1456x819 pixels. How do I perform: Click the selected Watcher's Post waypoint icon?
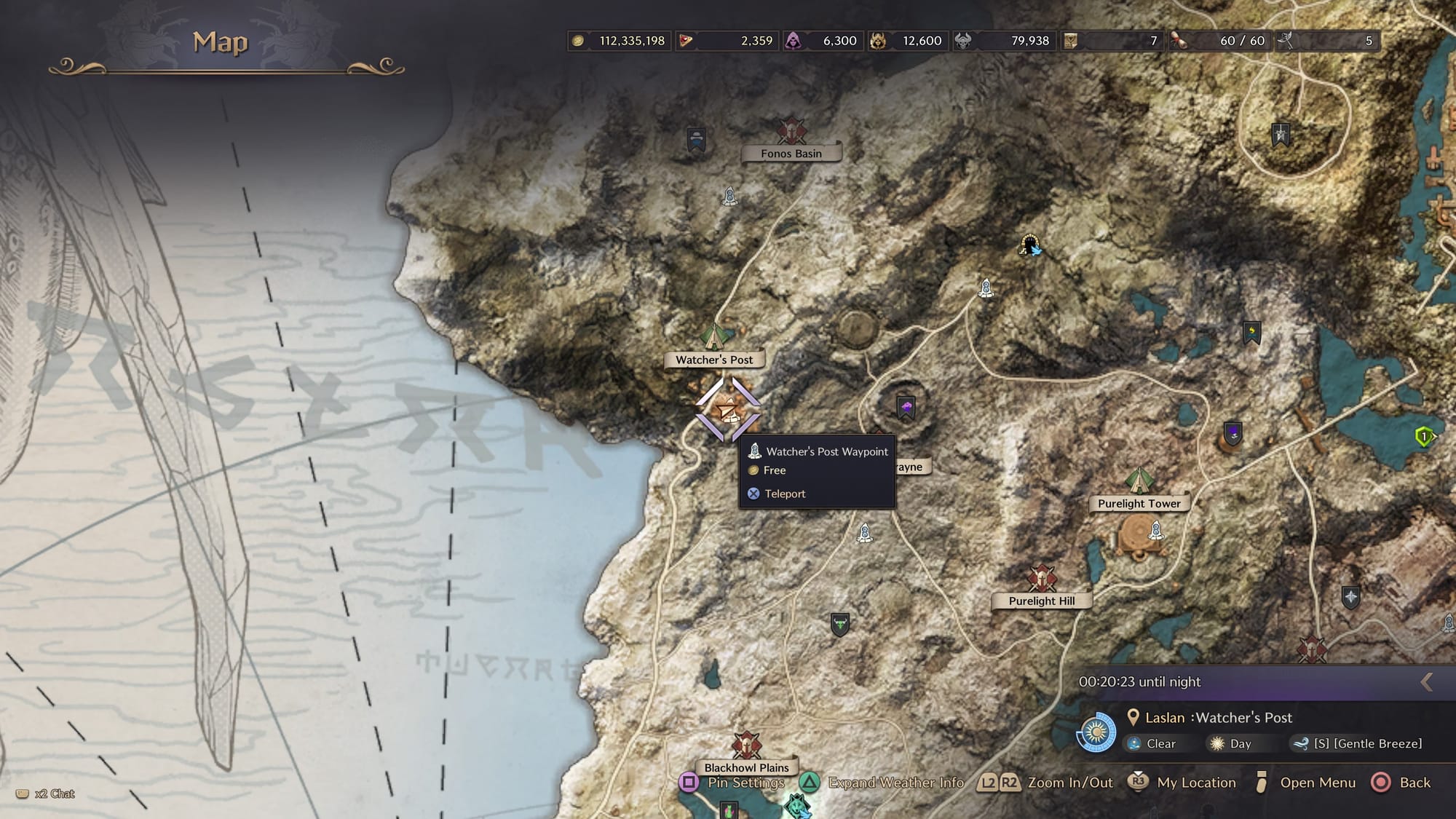[727, 410]
